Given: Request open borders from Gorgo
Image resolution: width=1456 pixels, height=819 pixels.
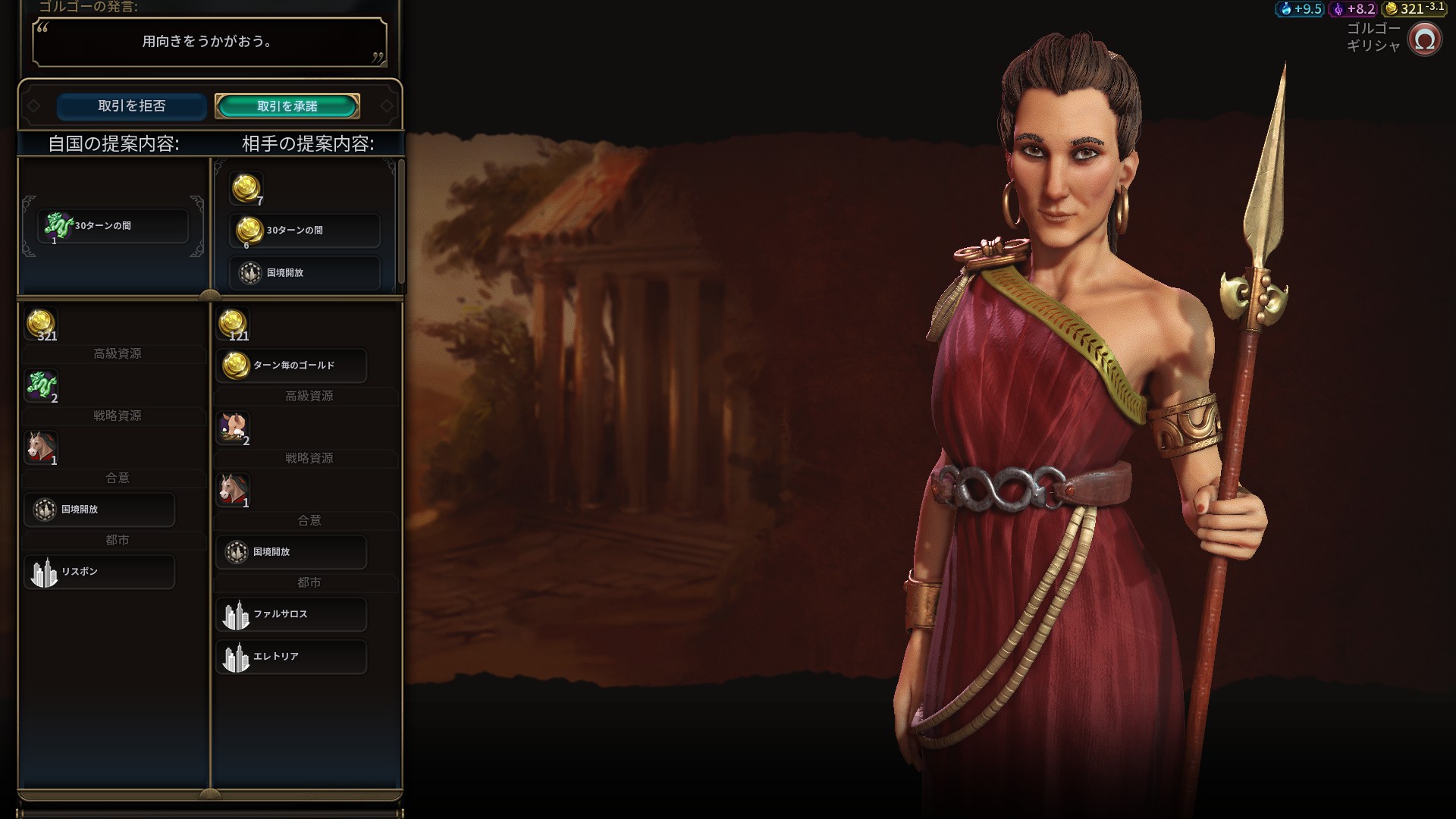Looking at the screenshot, I should (291, 552).
